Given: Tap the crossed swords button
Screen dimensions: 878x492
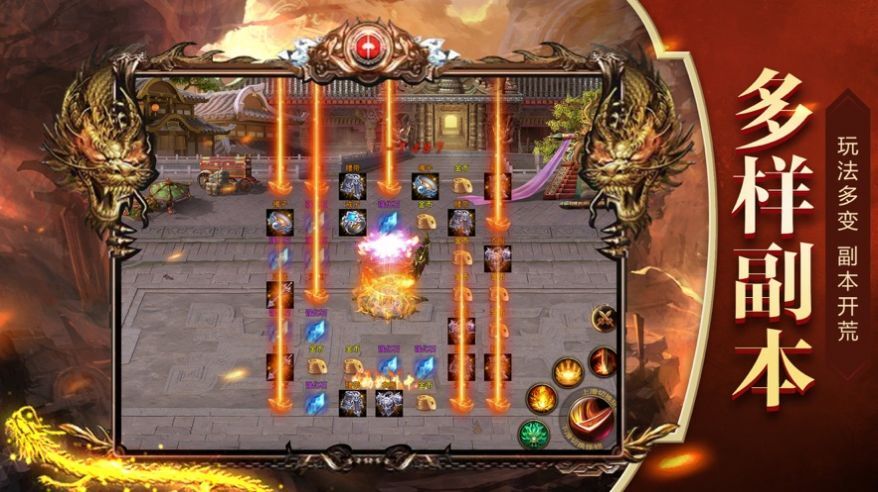Looking at the screenshot, I should click(x=604, y=320).
